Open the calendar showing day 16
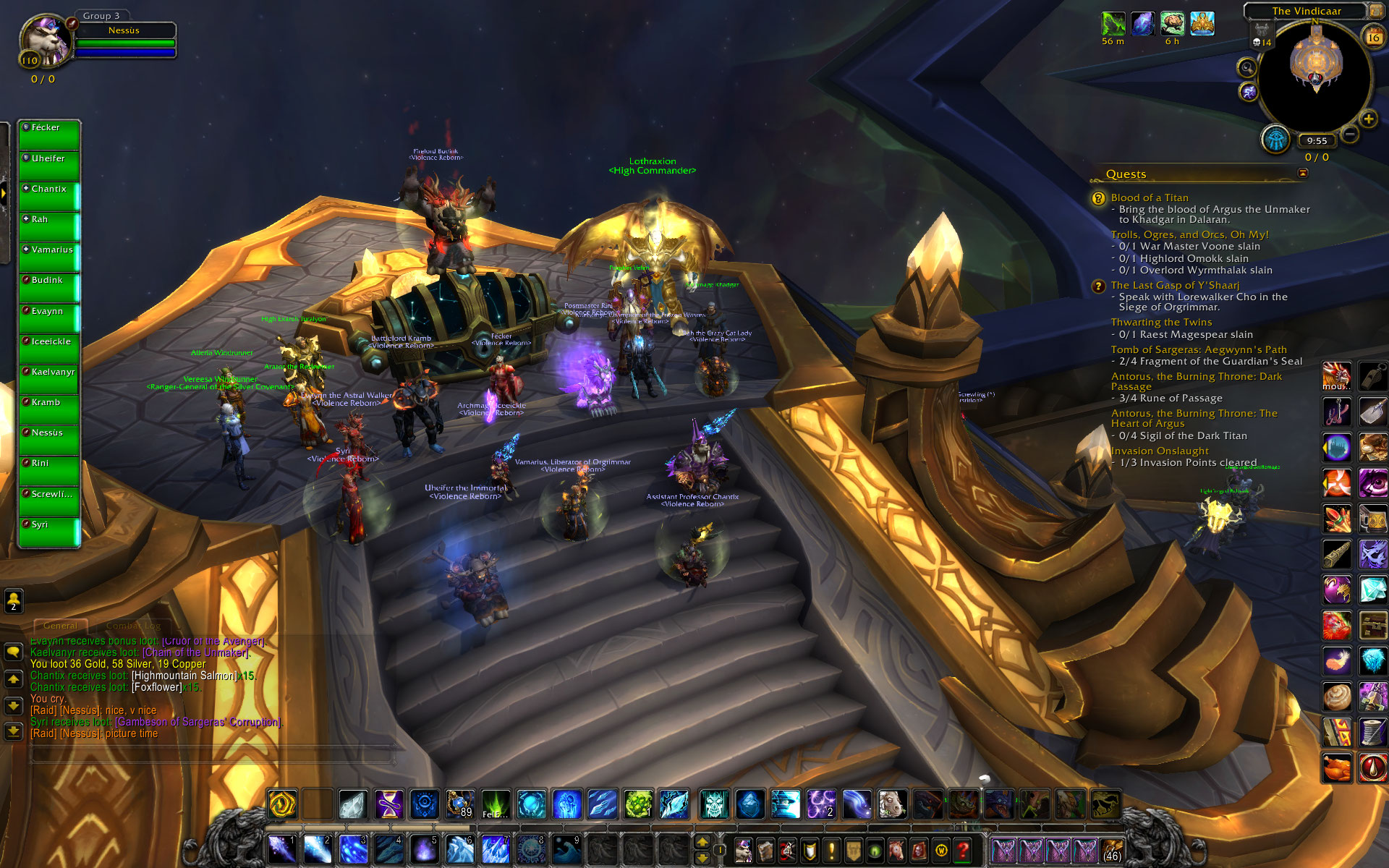This screenshot has height=868, width=1389. coord(1372,37)
